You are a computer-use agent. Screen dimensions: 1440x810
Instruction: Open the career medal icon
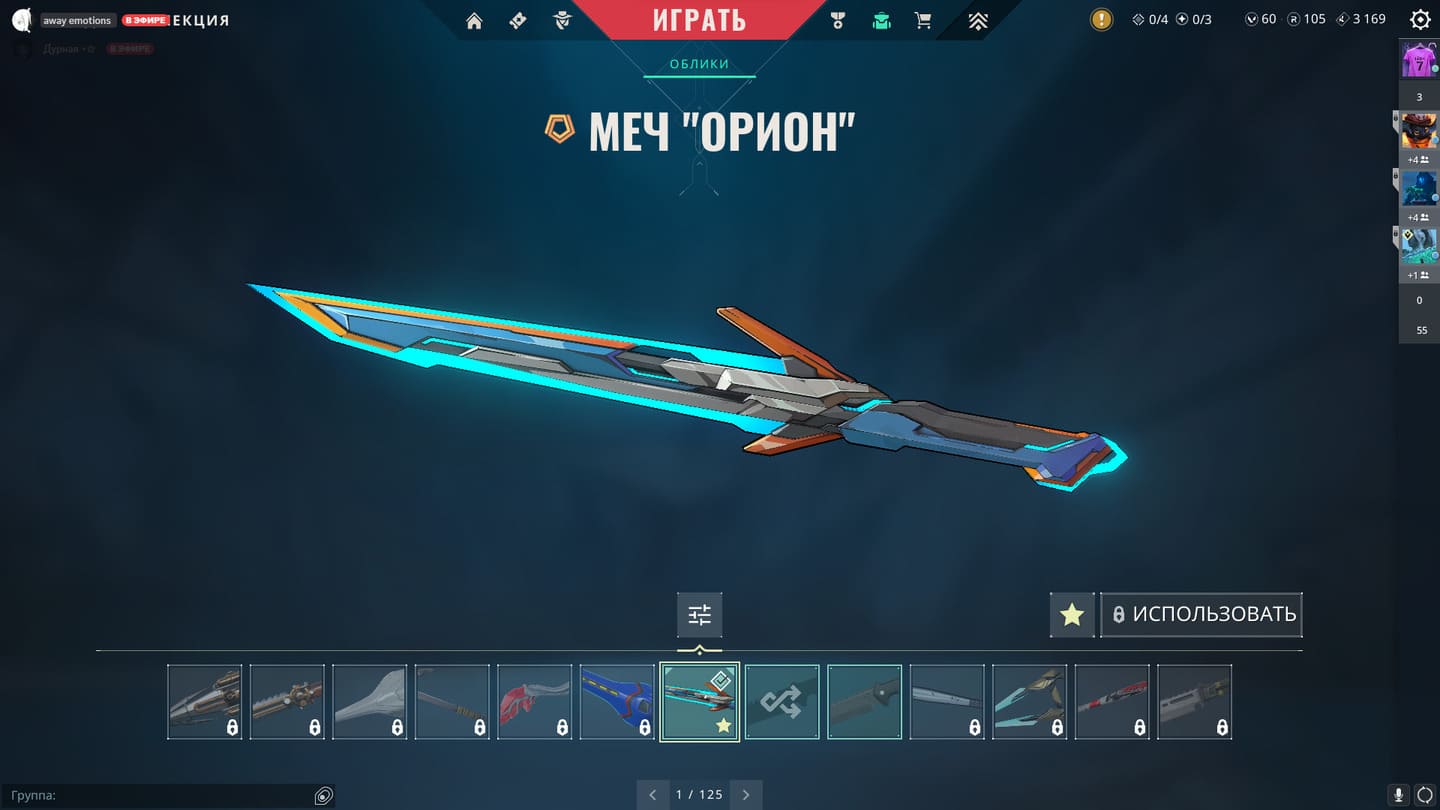coord(838,21)
